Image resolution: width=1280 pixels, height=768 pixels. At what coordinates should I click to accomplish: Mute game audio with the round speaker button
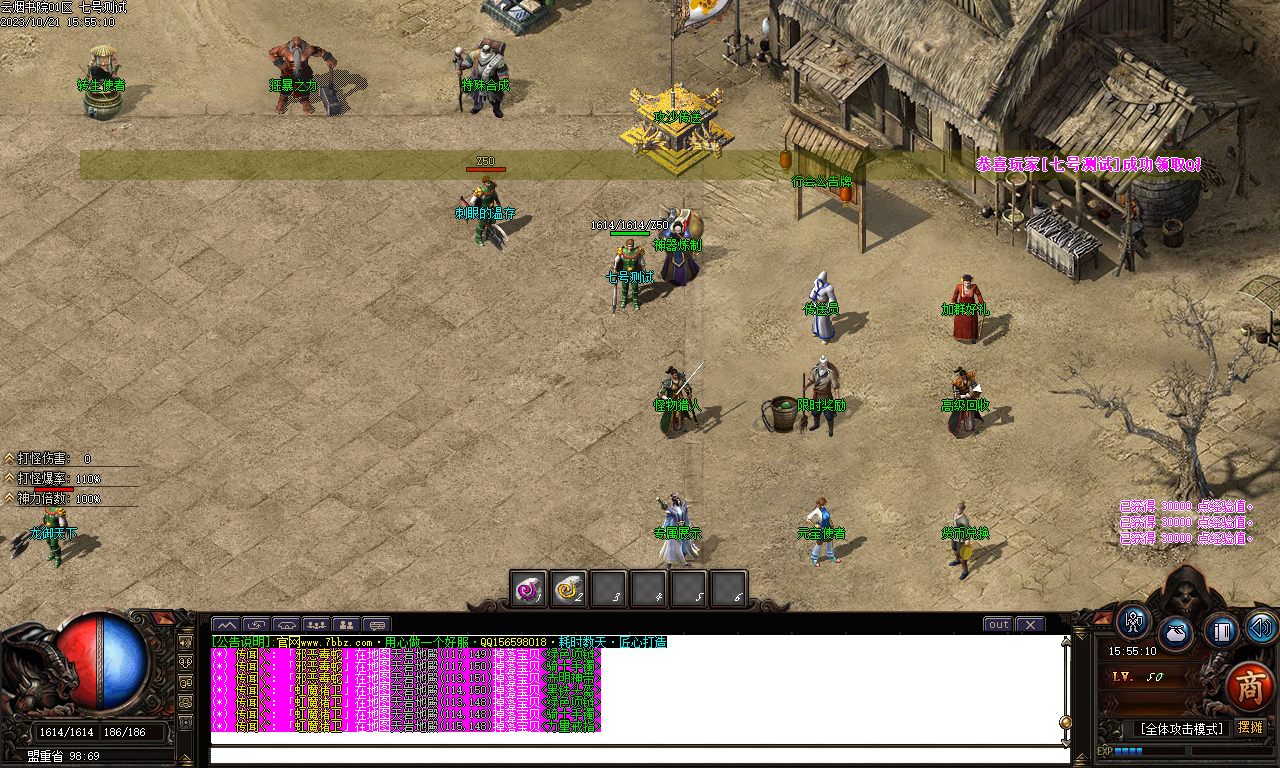1259,627
